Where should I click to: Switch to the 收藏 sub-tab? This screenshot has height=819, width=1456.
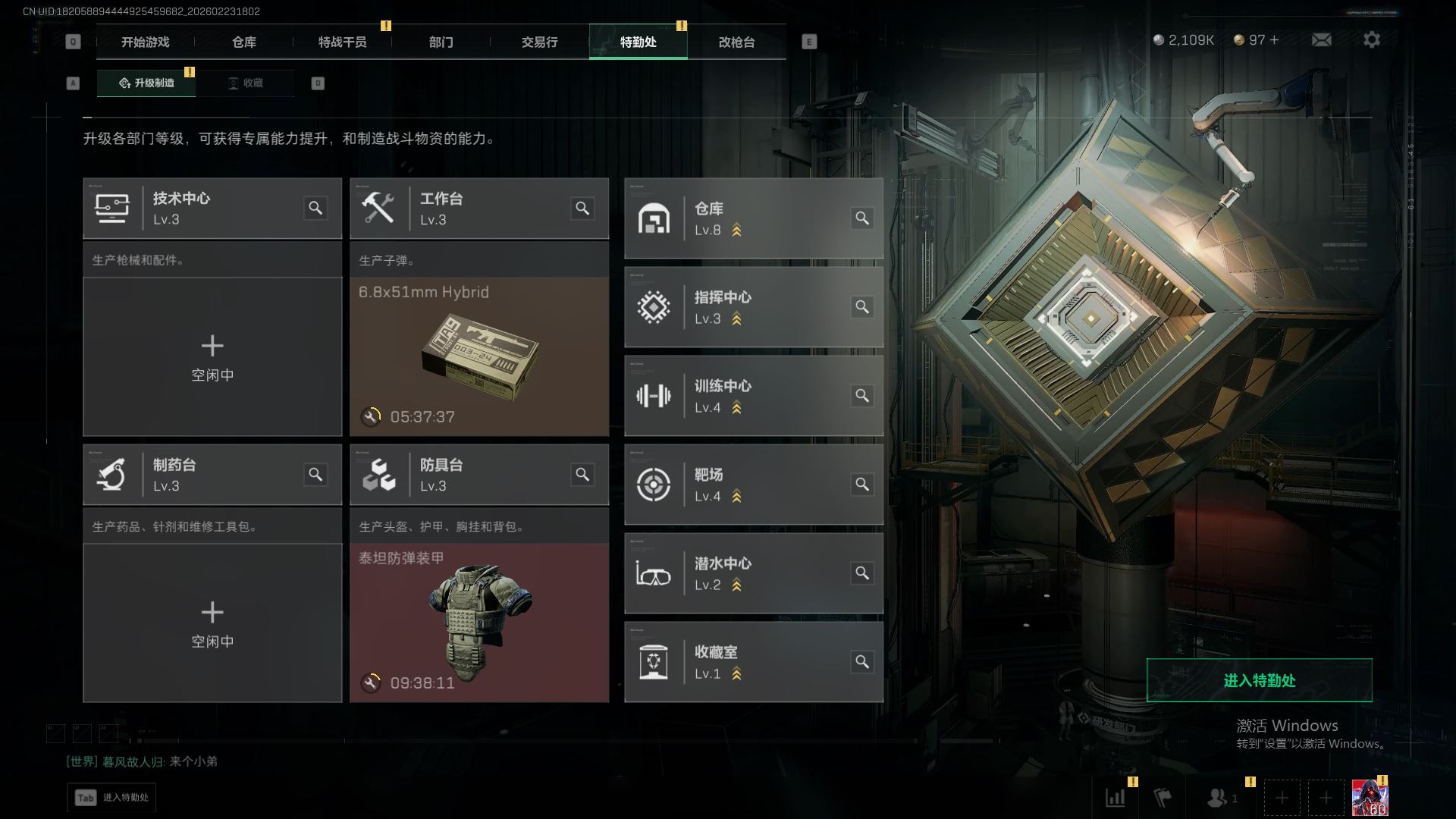click(245, 83)
